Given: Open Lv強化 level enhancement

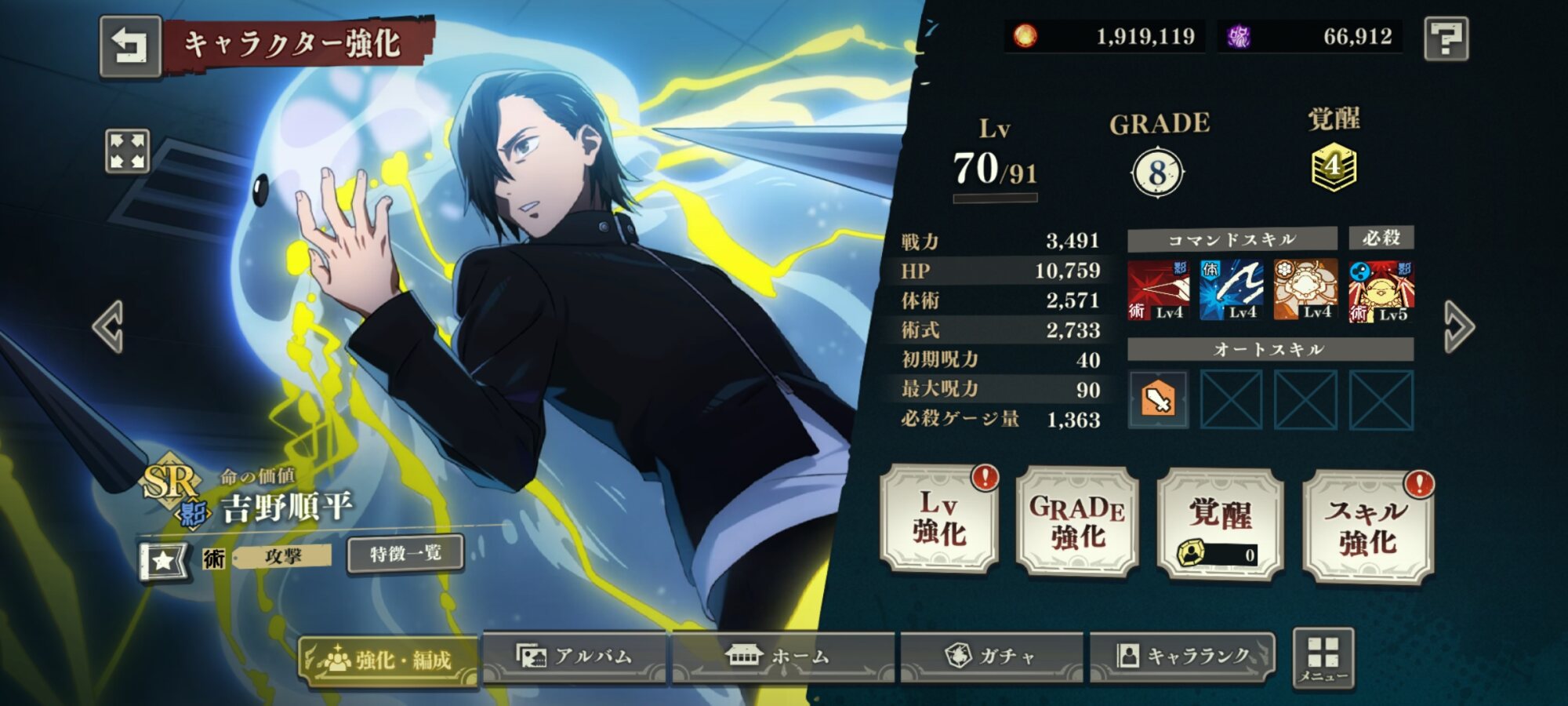Looking at the screenshot, I should [939, 519].
